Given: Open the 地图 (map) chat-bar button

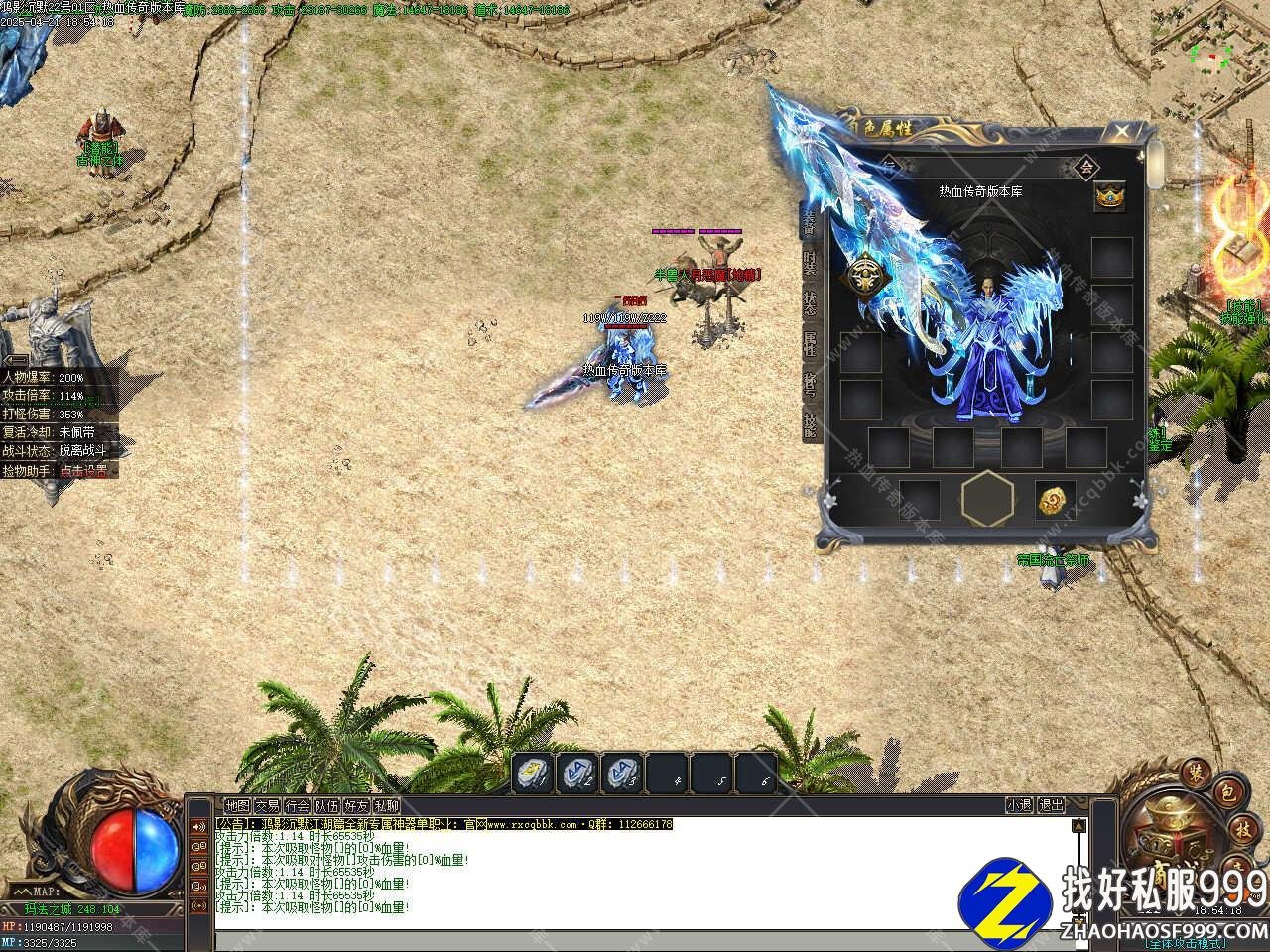Looking at the screenshot, I should click(x=237, y=806).
